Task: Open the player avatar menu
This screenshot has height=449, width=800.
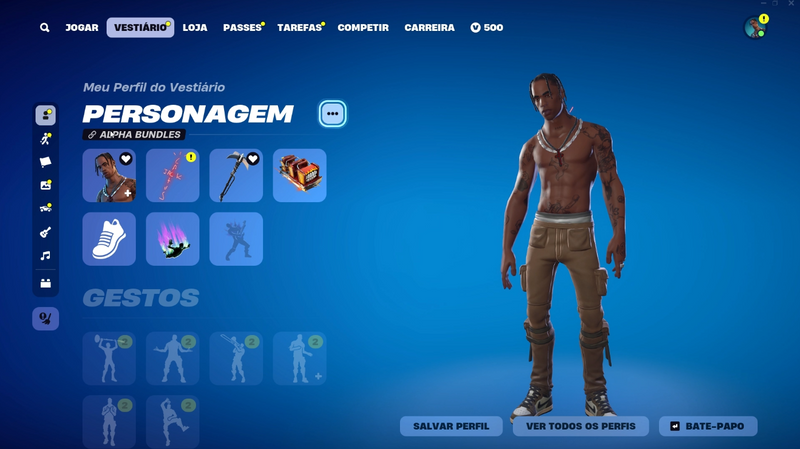Action: (x=755, y=28)
